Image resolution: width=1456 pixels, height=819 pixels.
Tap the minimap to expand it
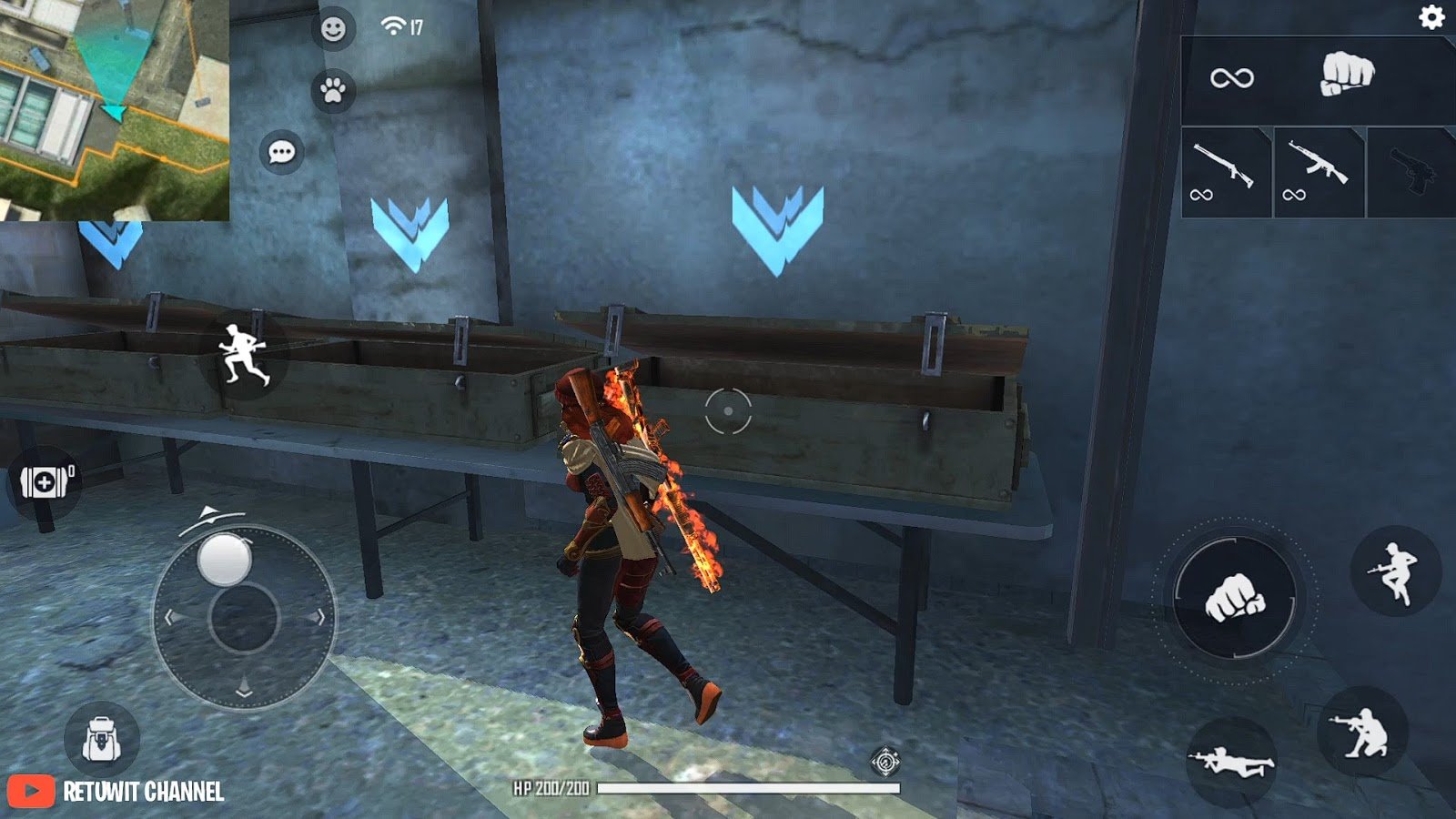pos(114,109)
